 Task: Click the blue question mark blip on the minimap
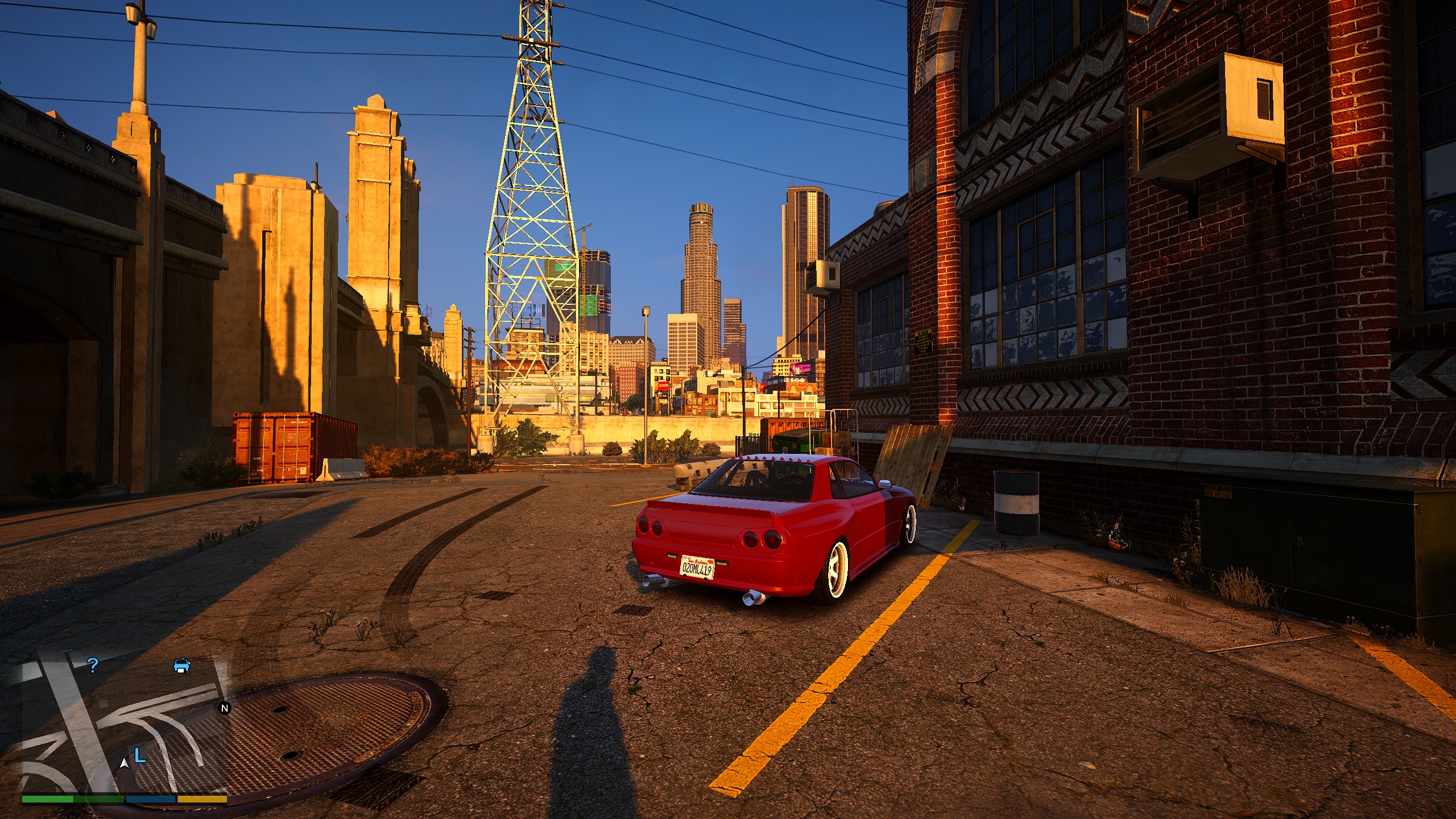tap(93, 665)
